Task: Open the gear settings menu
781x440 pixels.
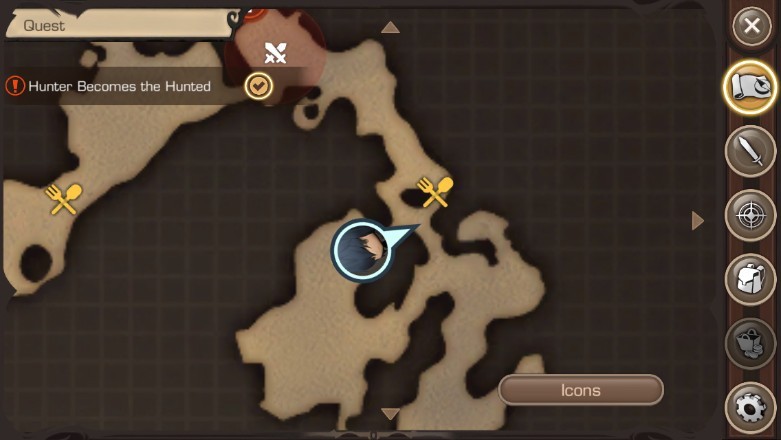Action: point(751,408)
